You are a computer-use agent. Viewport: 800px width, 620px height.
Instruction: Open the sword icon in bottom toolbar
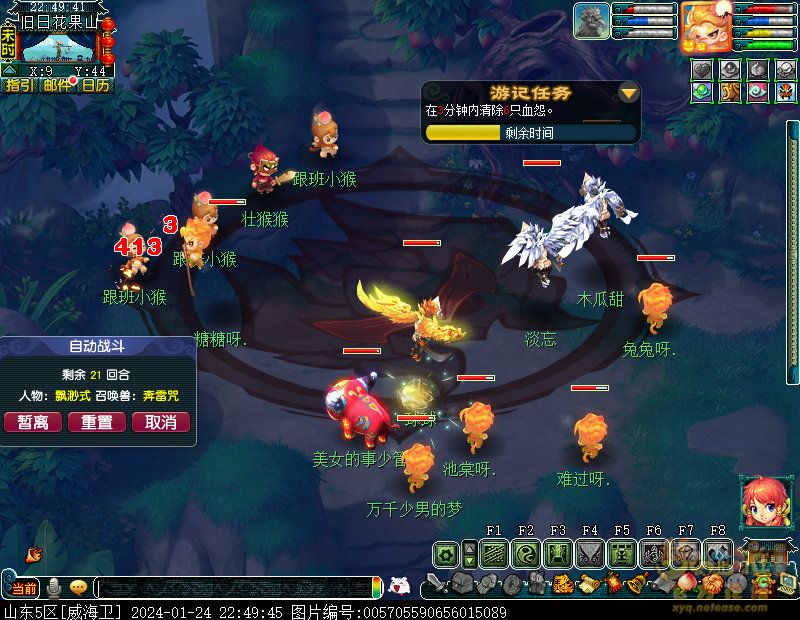point(436,584)
